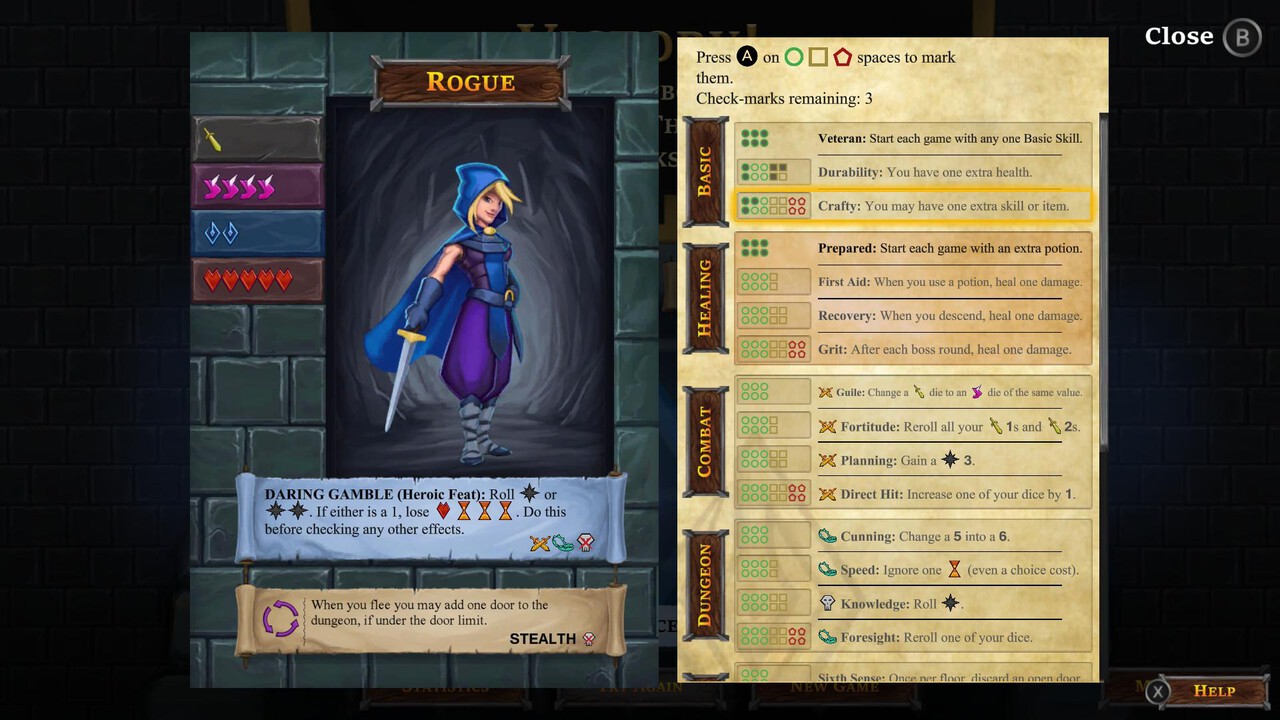
Task: Click the skull icon beside Knowledge
Action: pyautogui.click(x=826, y=603)
